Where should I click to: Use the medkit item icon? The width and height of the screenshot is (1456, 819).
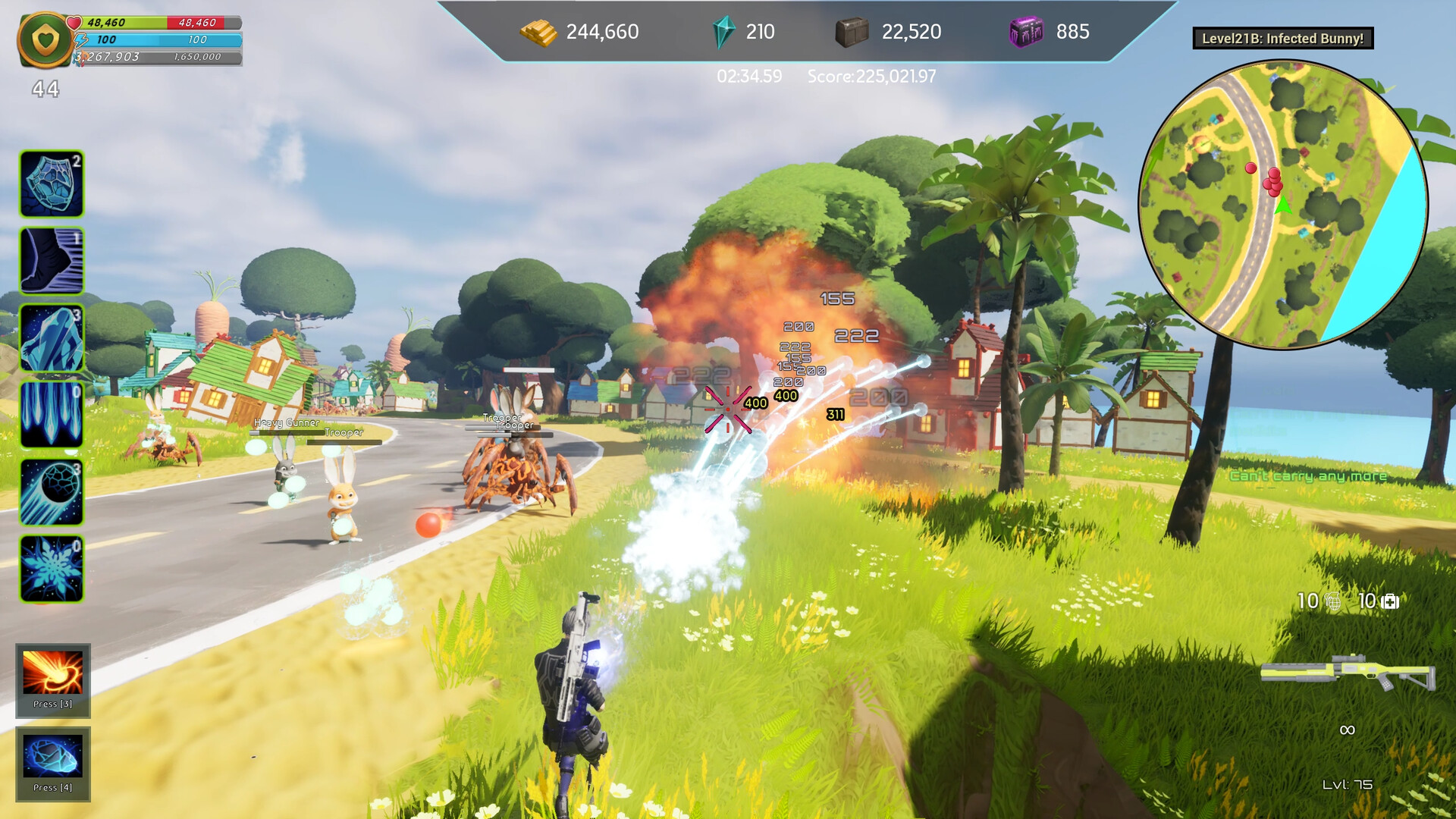(x=1390, y=602)
